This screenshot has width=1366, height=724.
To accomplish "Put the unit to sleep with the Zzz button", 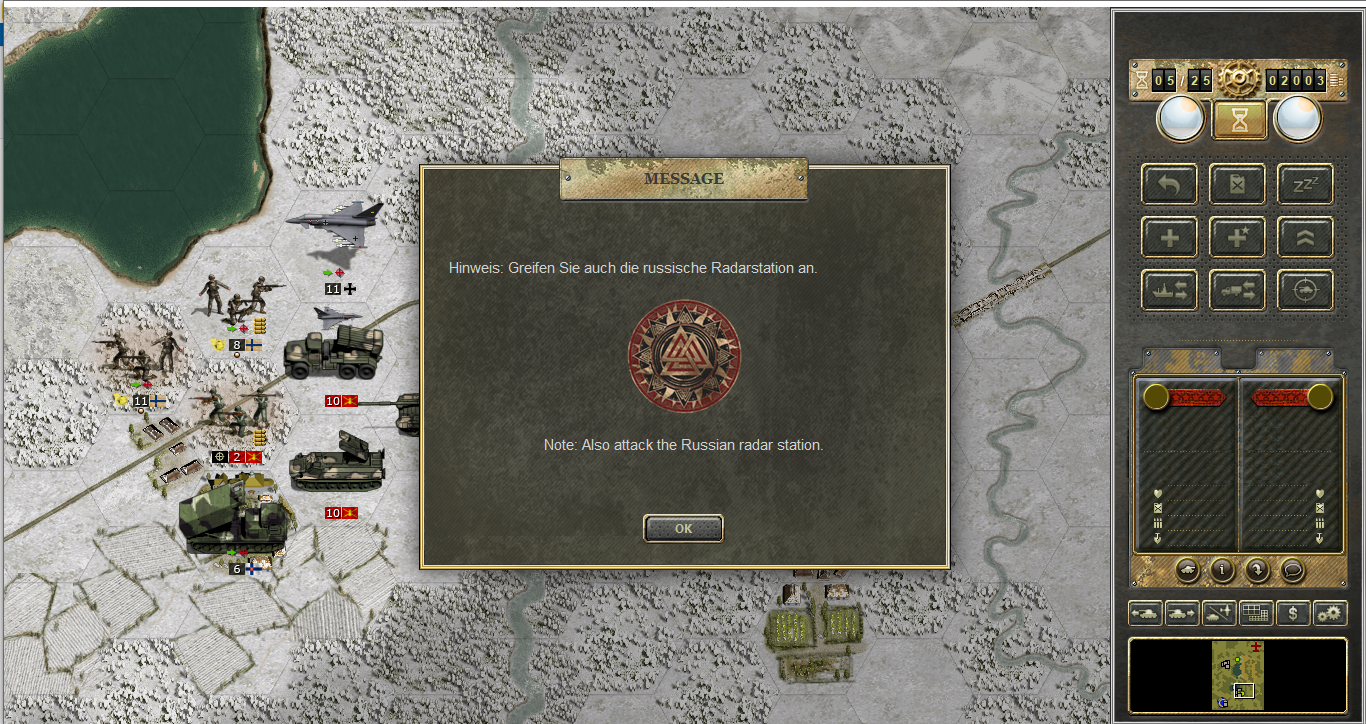I will point(1304,184).
